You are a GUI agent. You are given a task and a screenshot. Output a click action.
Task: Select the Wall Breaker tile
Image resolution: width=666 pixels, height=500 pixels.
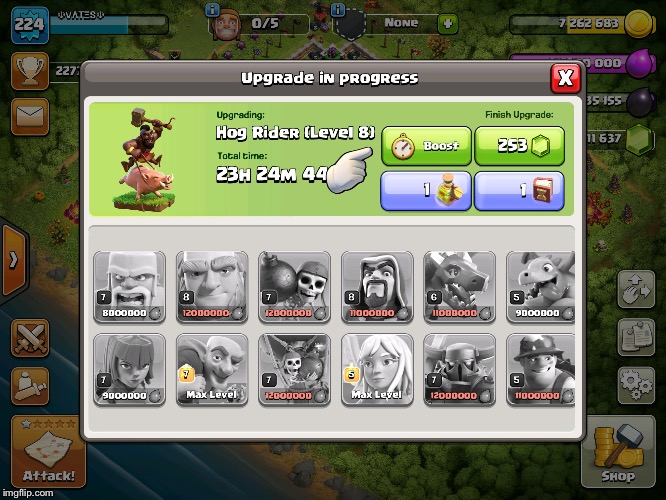pyautogui.click(x=295, y=285)
